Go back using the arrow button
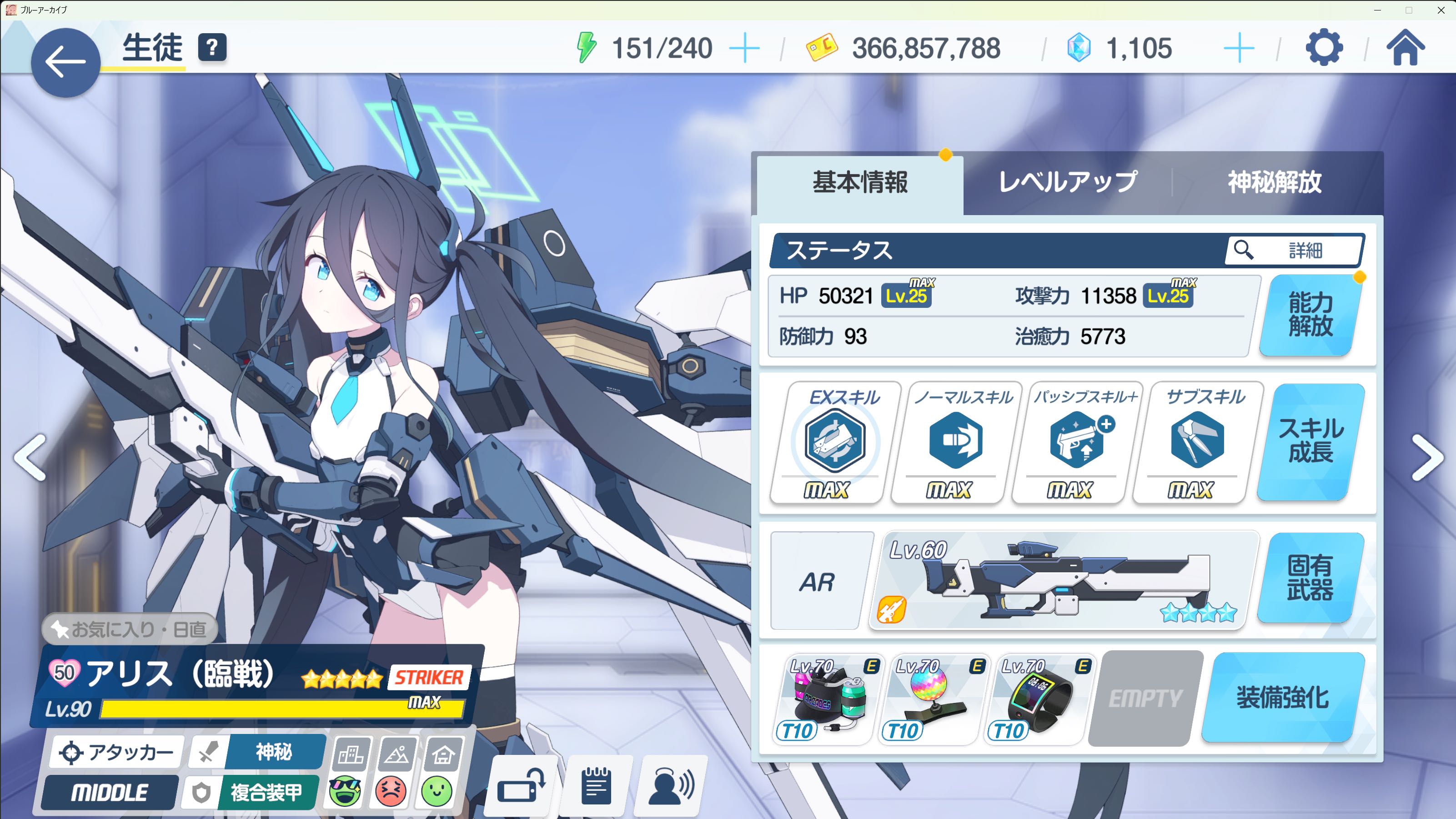 pos(65,62)
